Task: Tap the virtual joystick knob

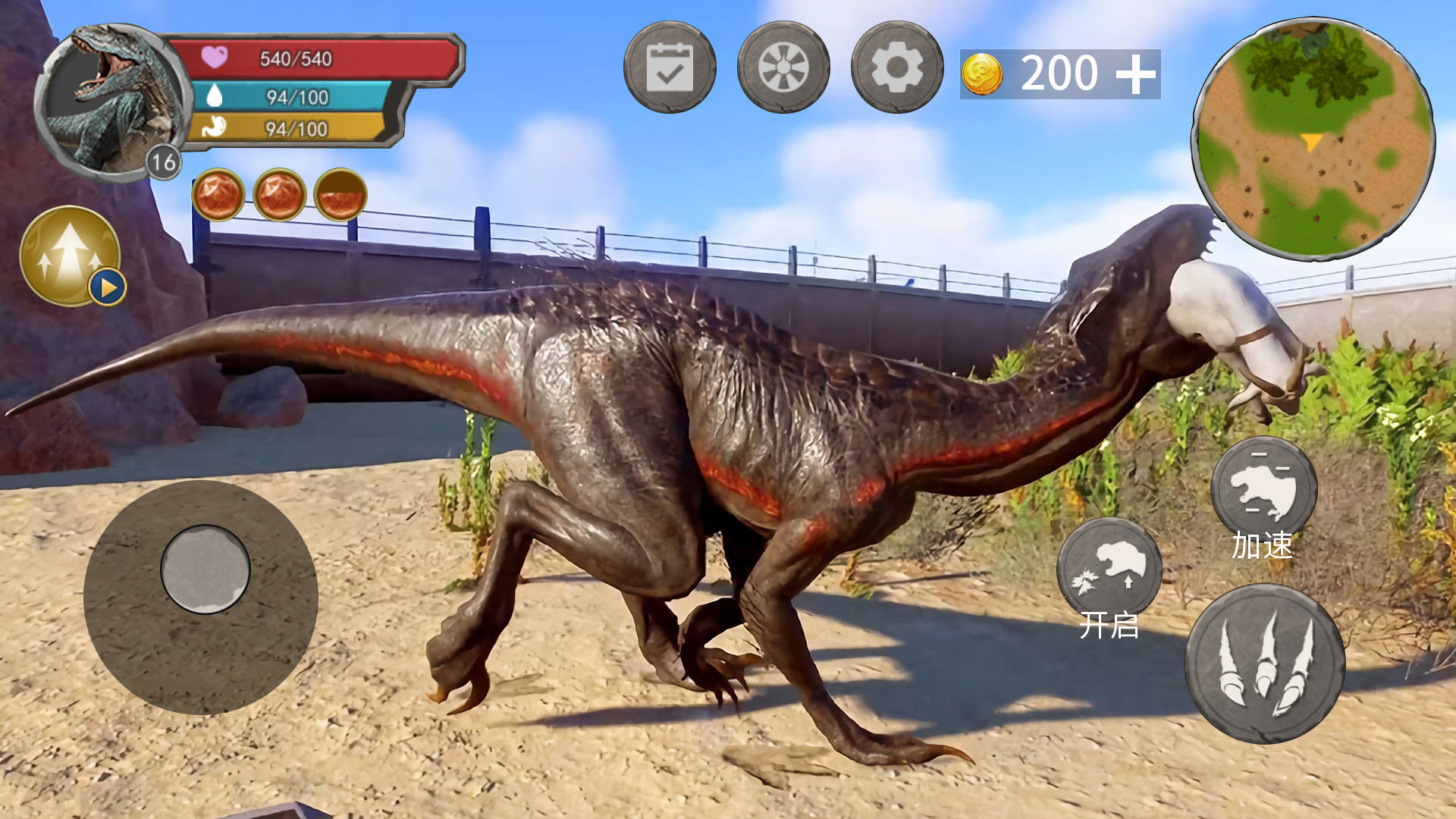Action: tap(205, 569)
